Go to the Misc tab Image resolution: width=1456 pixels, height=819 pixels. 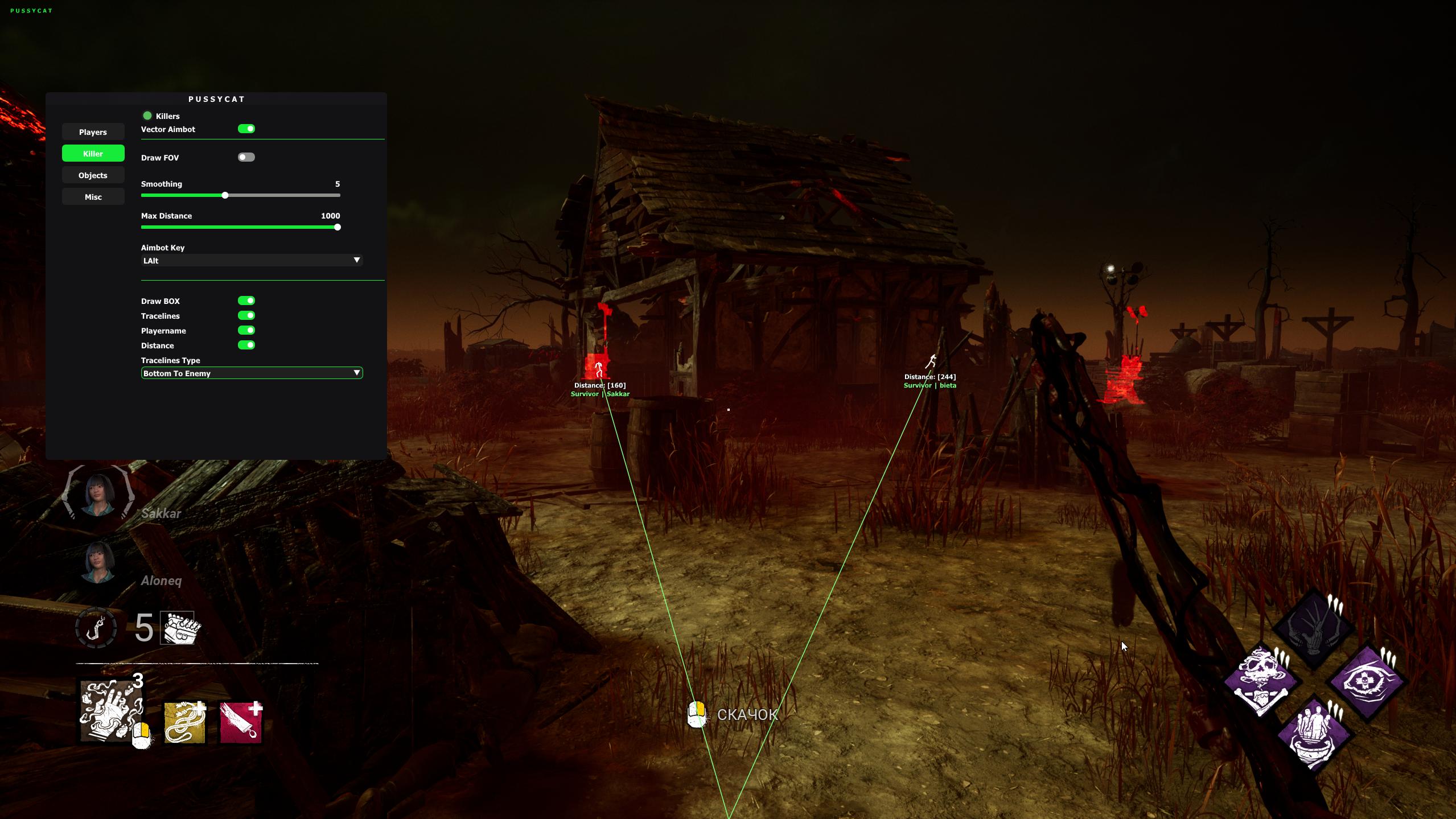93,197
